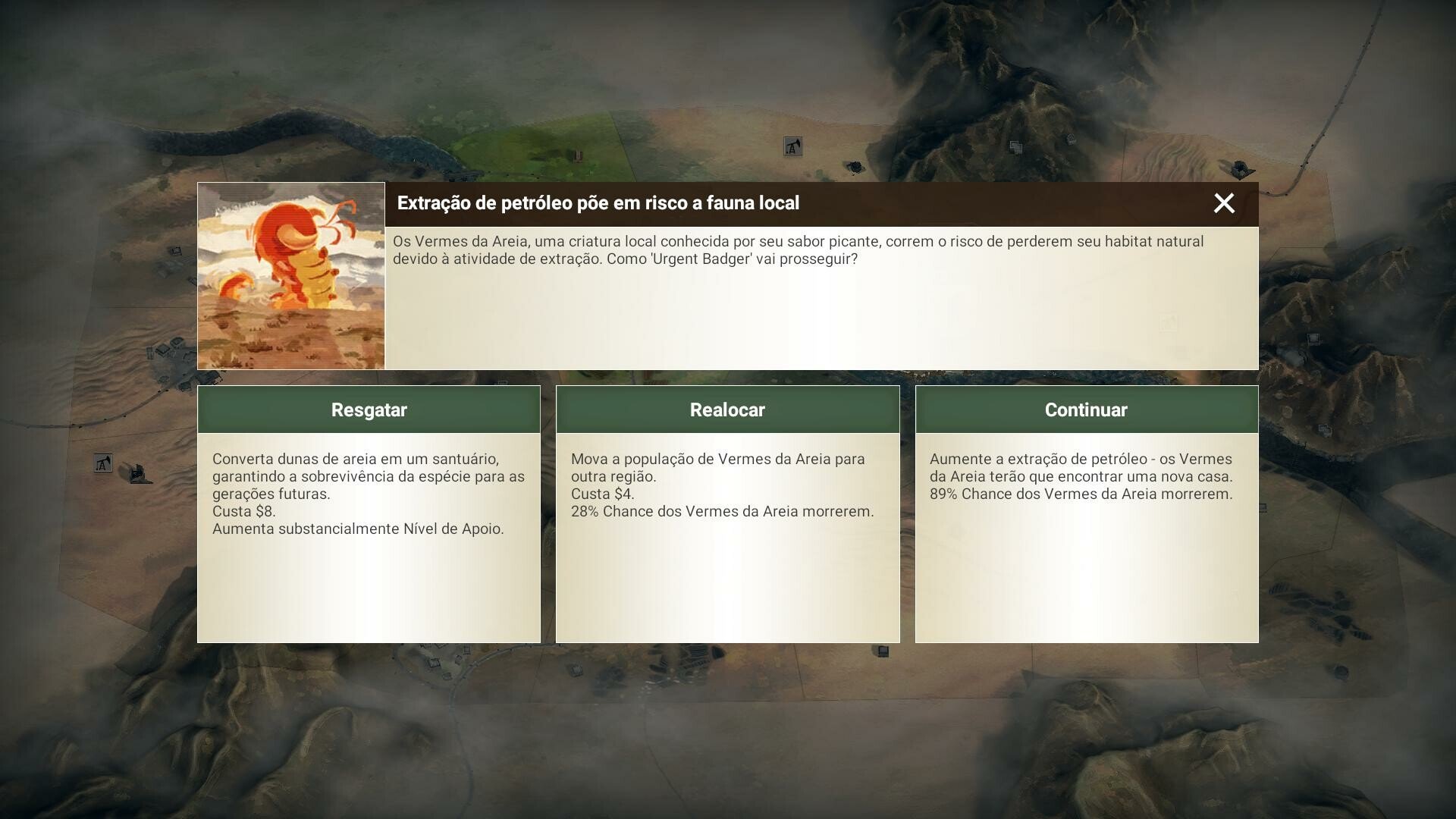Choose the Resgatar option to build a sanctuary
Image resolution: width=1456 pixels, height=819 pixels.
(369, 409)
